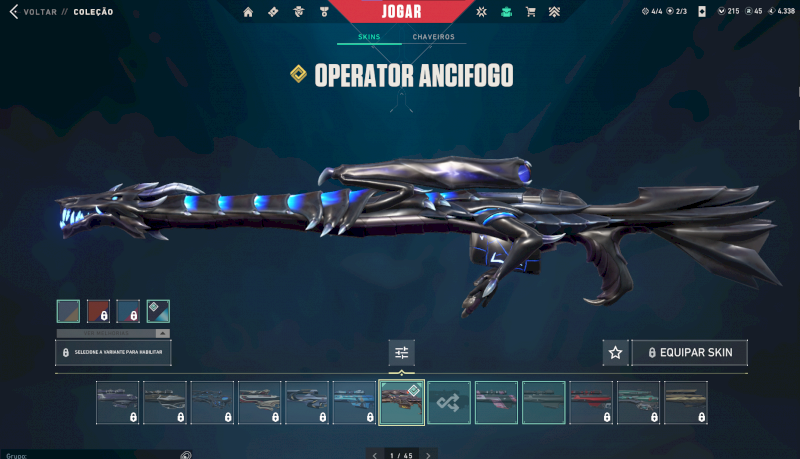
Task: Choose the blue locked variant swatch
Action: [x=128, y=311]
